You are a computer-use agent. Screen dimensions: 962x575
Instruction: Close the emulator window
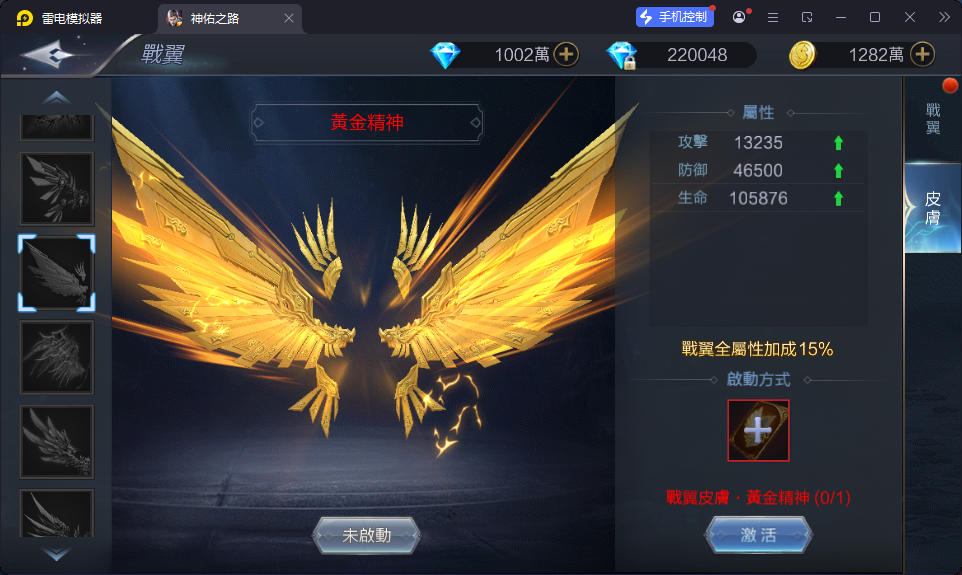[910, 17]
